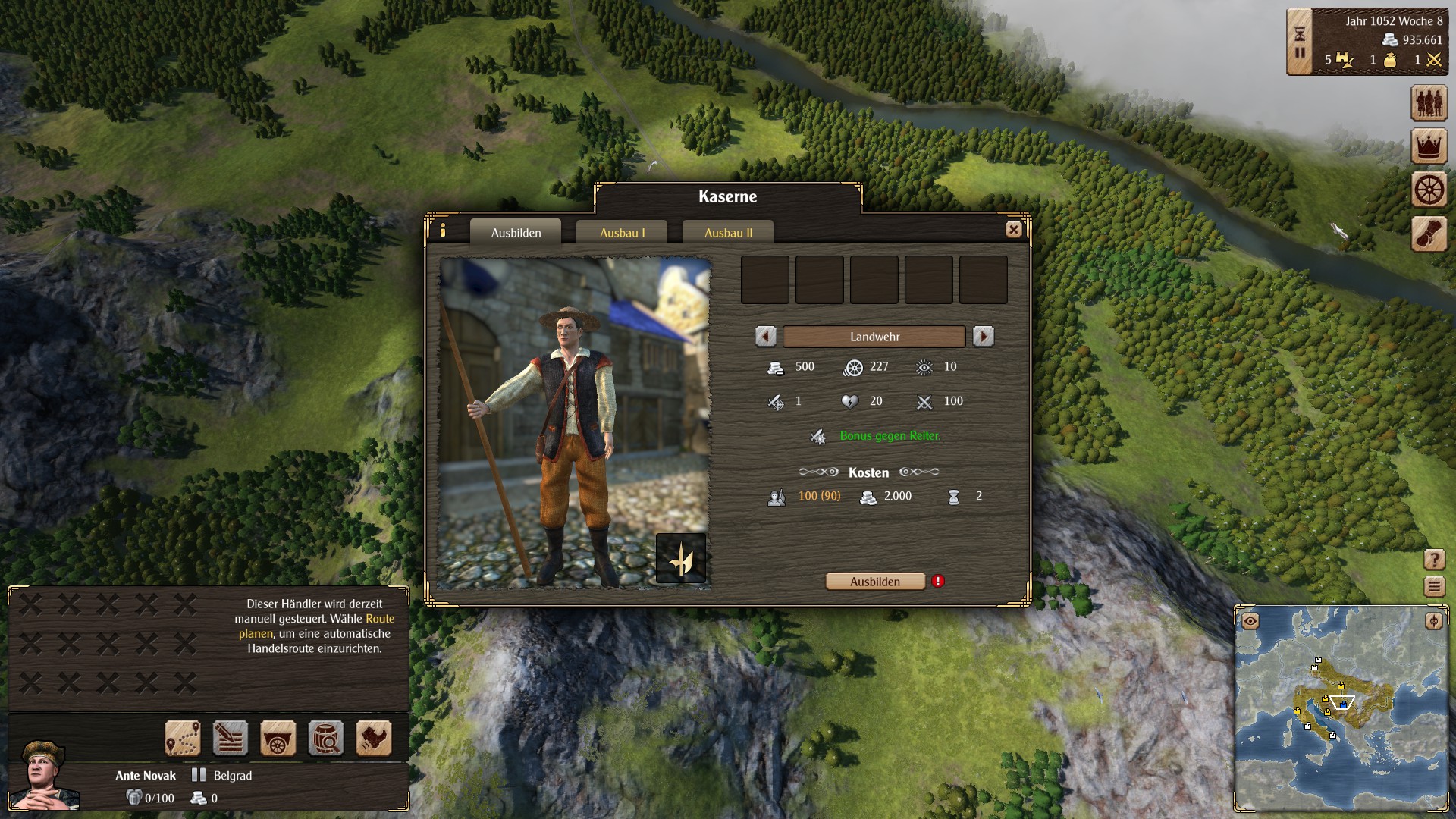Viewport: 1456px width, 819px height.
Task: Open the Kaserne info icon
Action: 443,230
